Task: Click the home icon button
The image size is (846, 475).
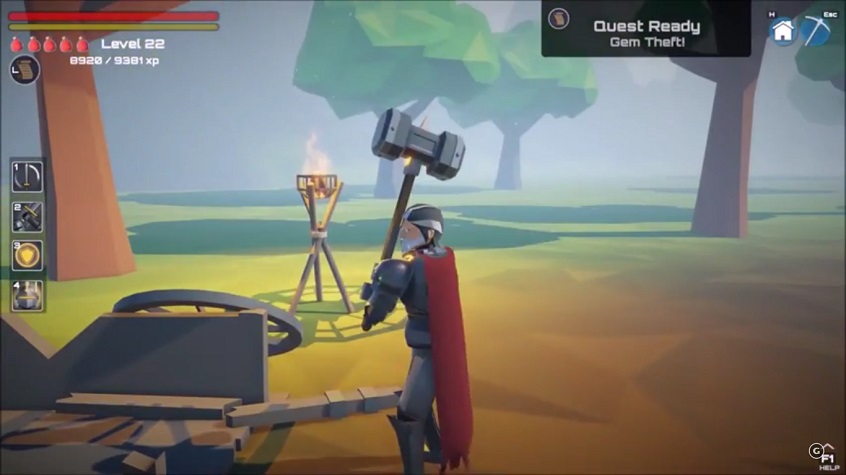Action: 782,31
